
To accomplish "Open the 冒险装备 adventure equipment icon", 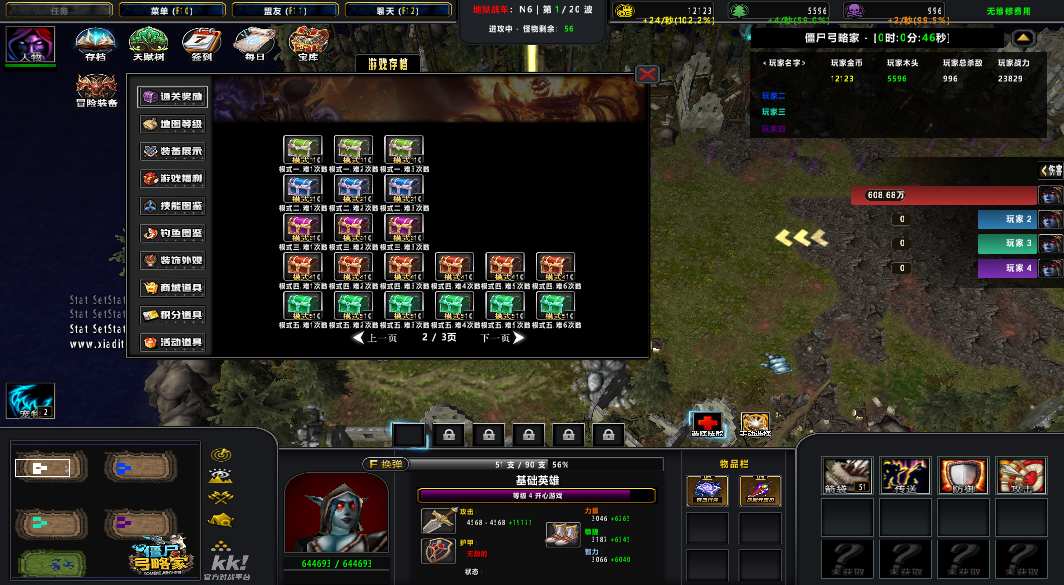I will pos(96,86).
